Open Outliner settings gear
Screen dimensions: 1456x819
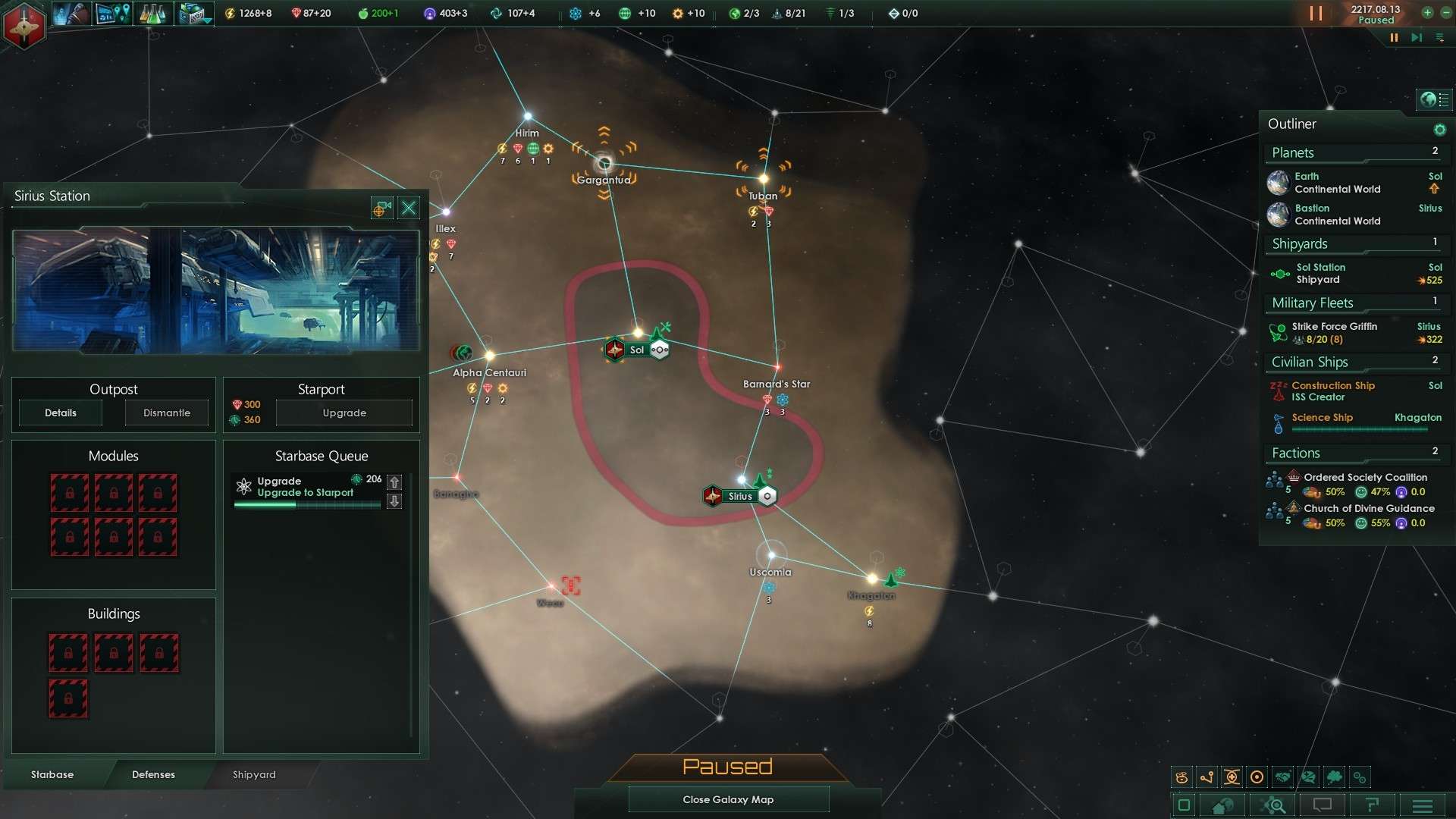pyautogui.click(x=1439, y=130)
